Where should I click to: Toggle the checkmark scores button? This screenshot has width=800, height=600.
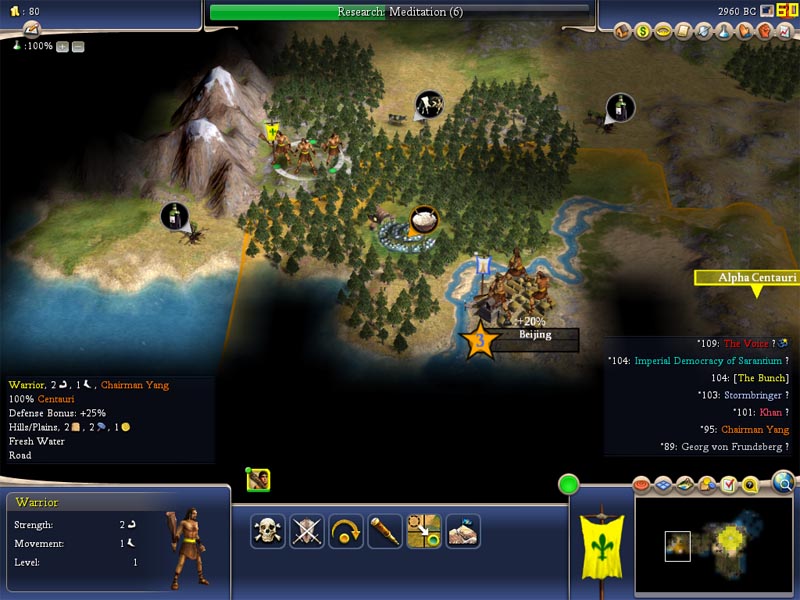tap(728, 486)
